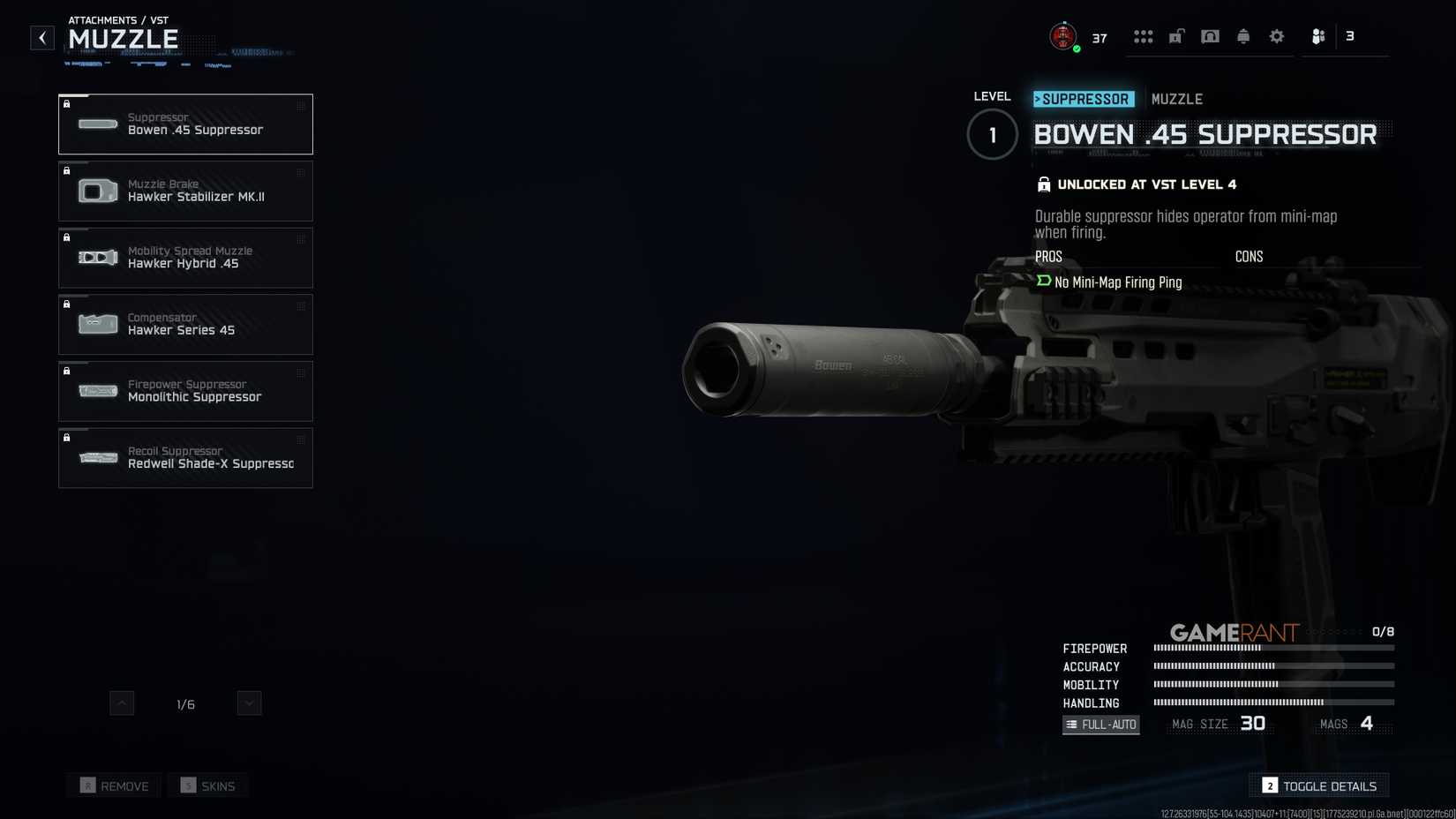This screenshot has height=819, width=1456.
Task: Collapse to previous page with up arrow
Action: 122,703
